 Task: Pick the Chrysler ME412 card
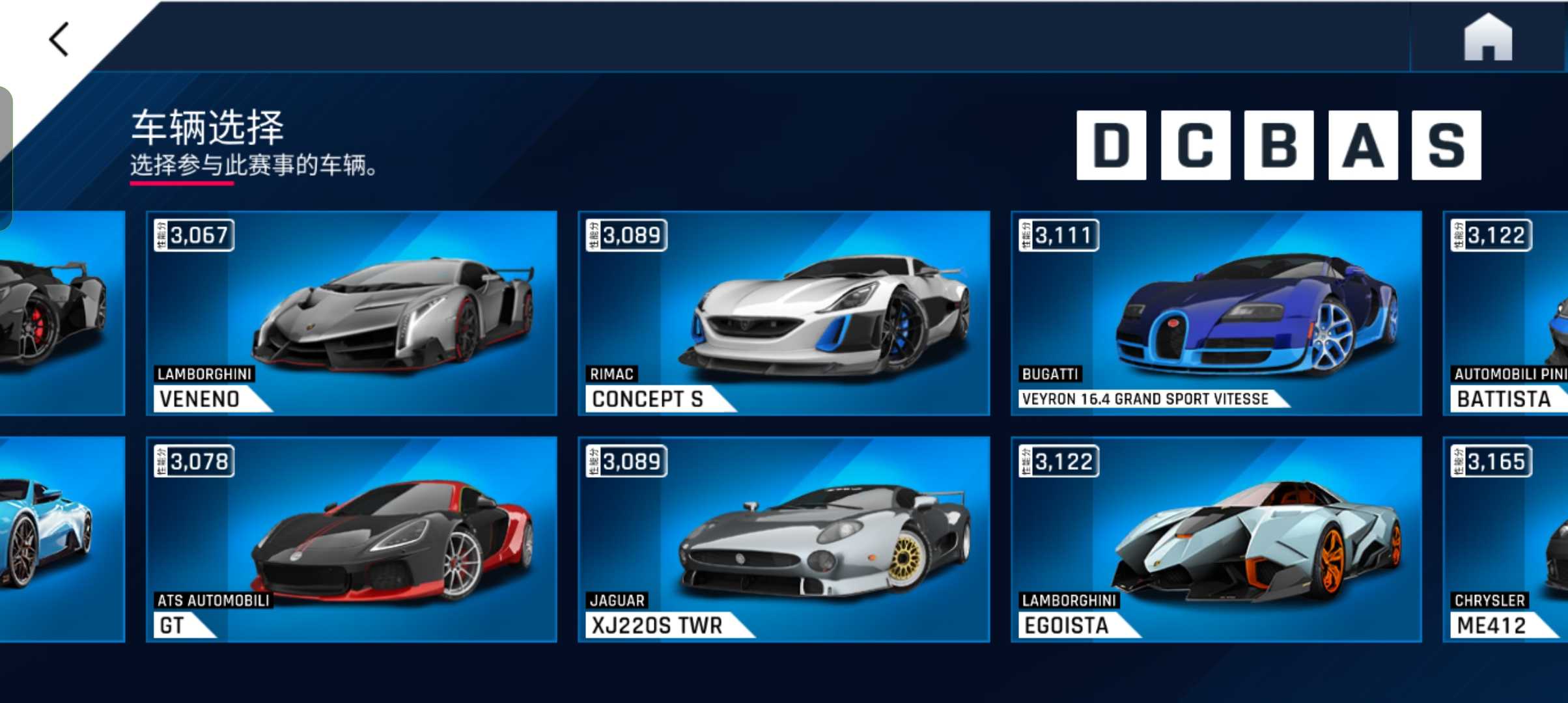click(1505, 539)
